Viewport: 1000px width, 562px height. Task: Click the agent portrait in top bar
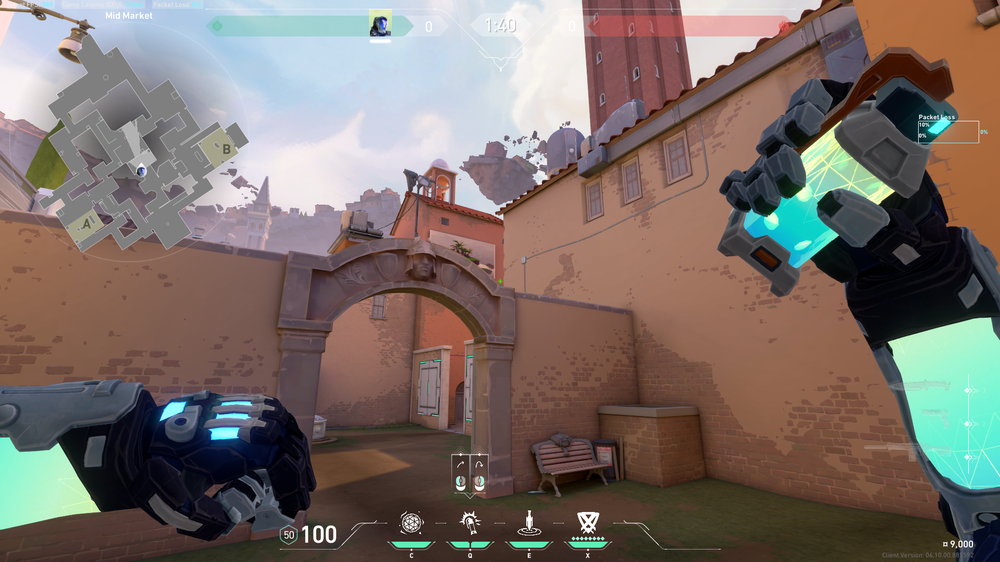[x=380, y=24]
